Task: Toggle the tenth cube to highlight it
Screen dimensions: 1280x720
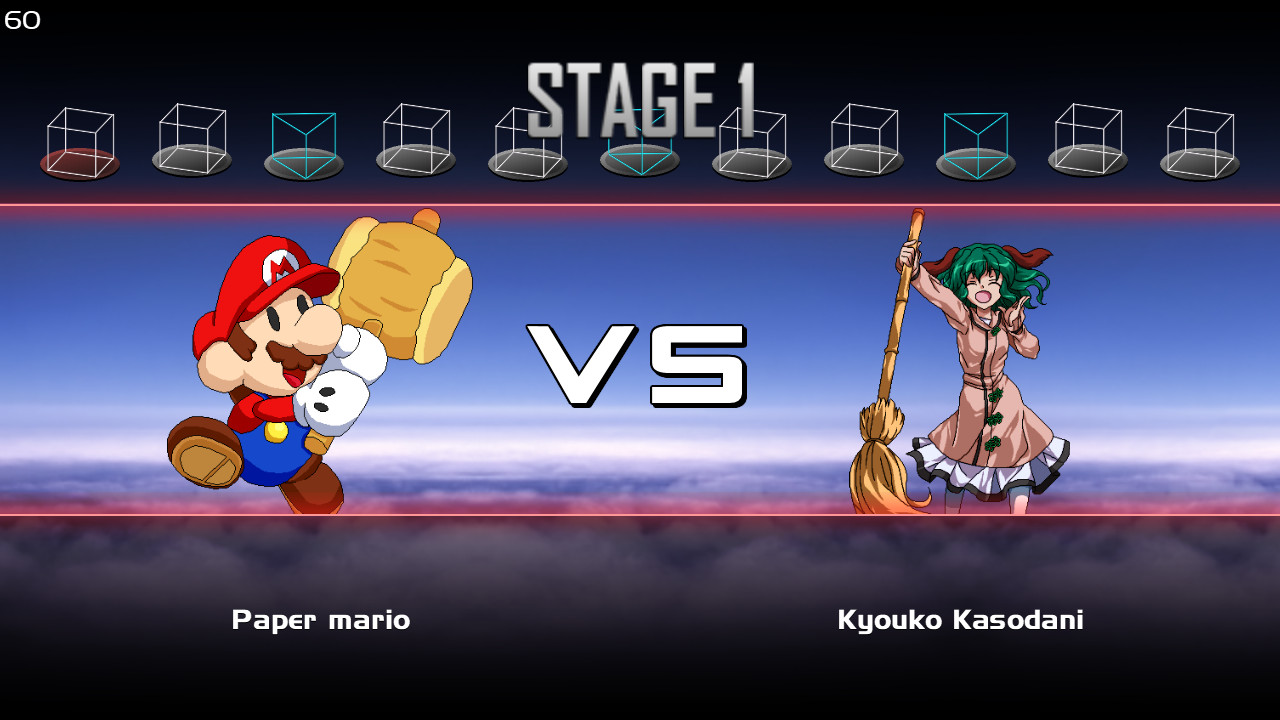Action: pos(1088,140)
